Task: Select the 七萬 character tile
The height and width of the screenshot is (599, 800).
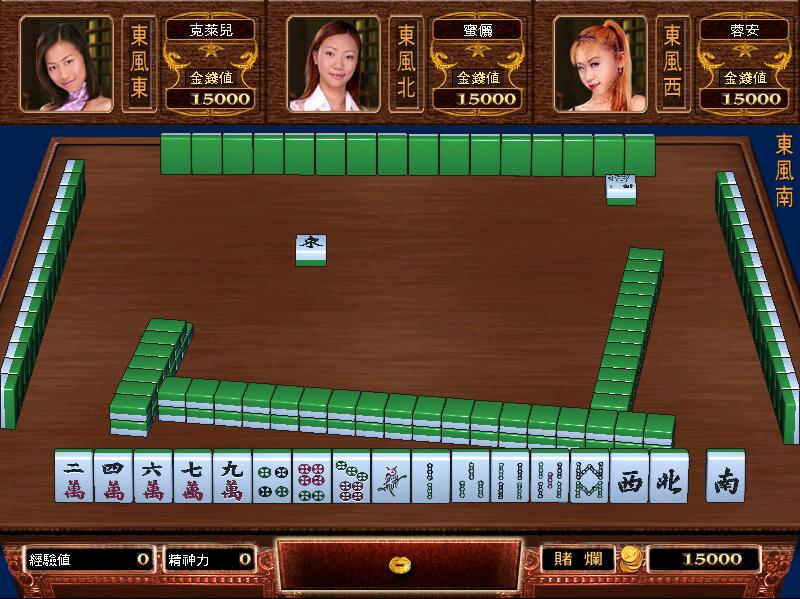Action: pos(192,476)
